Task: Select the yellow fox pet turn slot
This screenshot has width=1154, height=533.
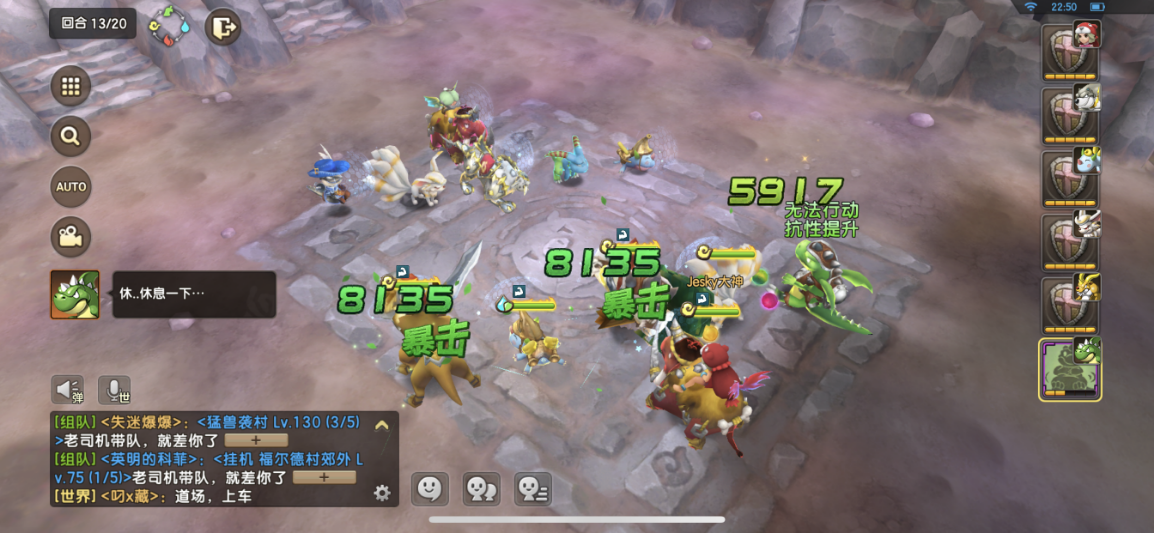Action: pos(1070,304)
